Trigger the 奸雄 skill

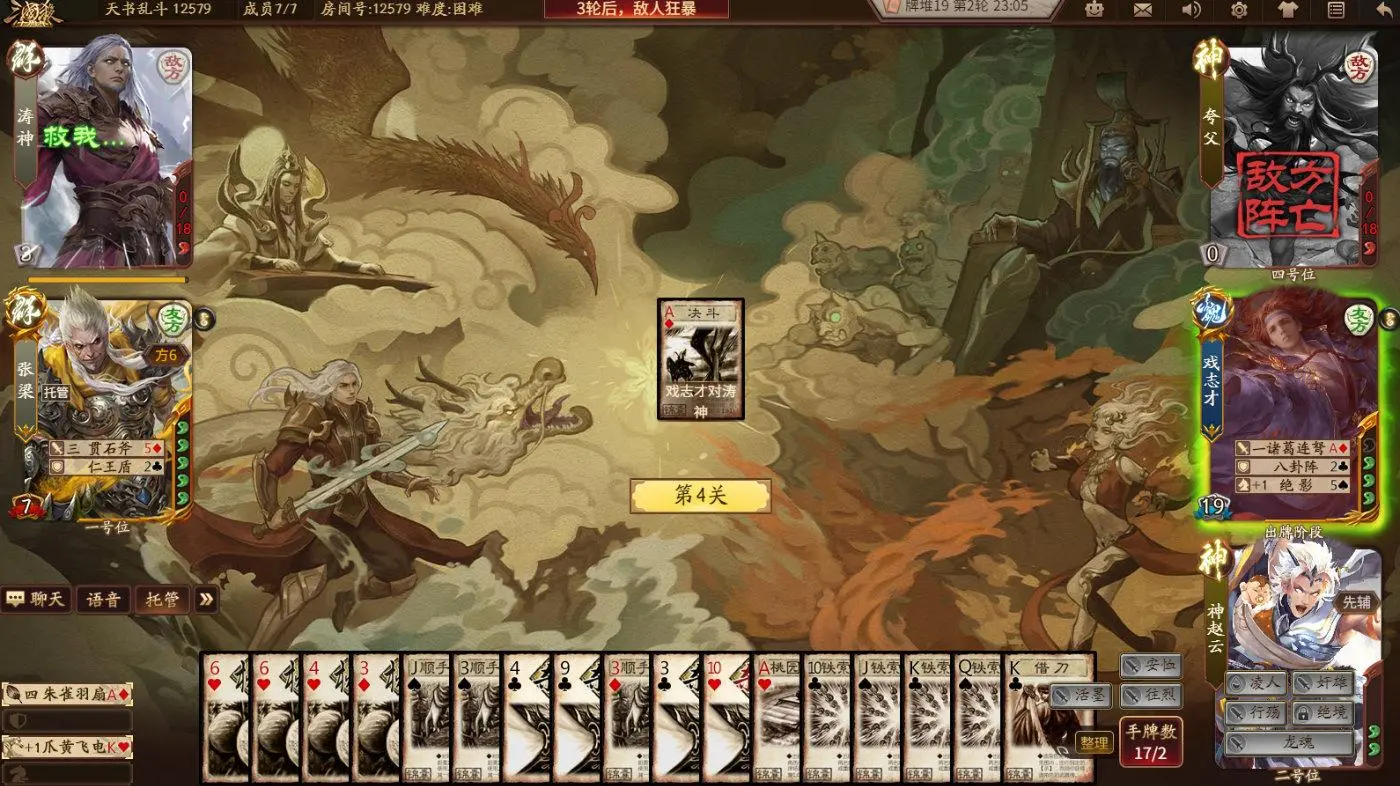click(x=1322, y=683)
